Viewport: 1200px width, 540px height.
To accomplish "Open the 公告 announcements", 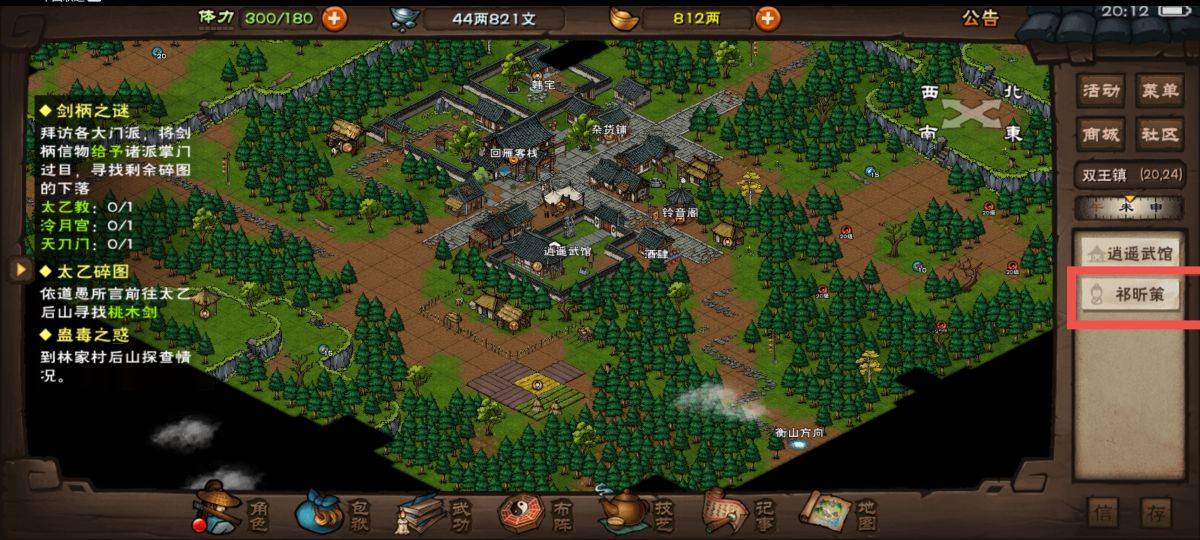I will click(980, 18).
